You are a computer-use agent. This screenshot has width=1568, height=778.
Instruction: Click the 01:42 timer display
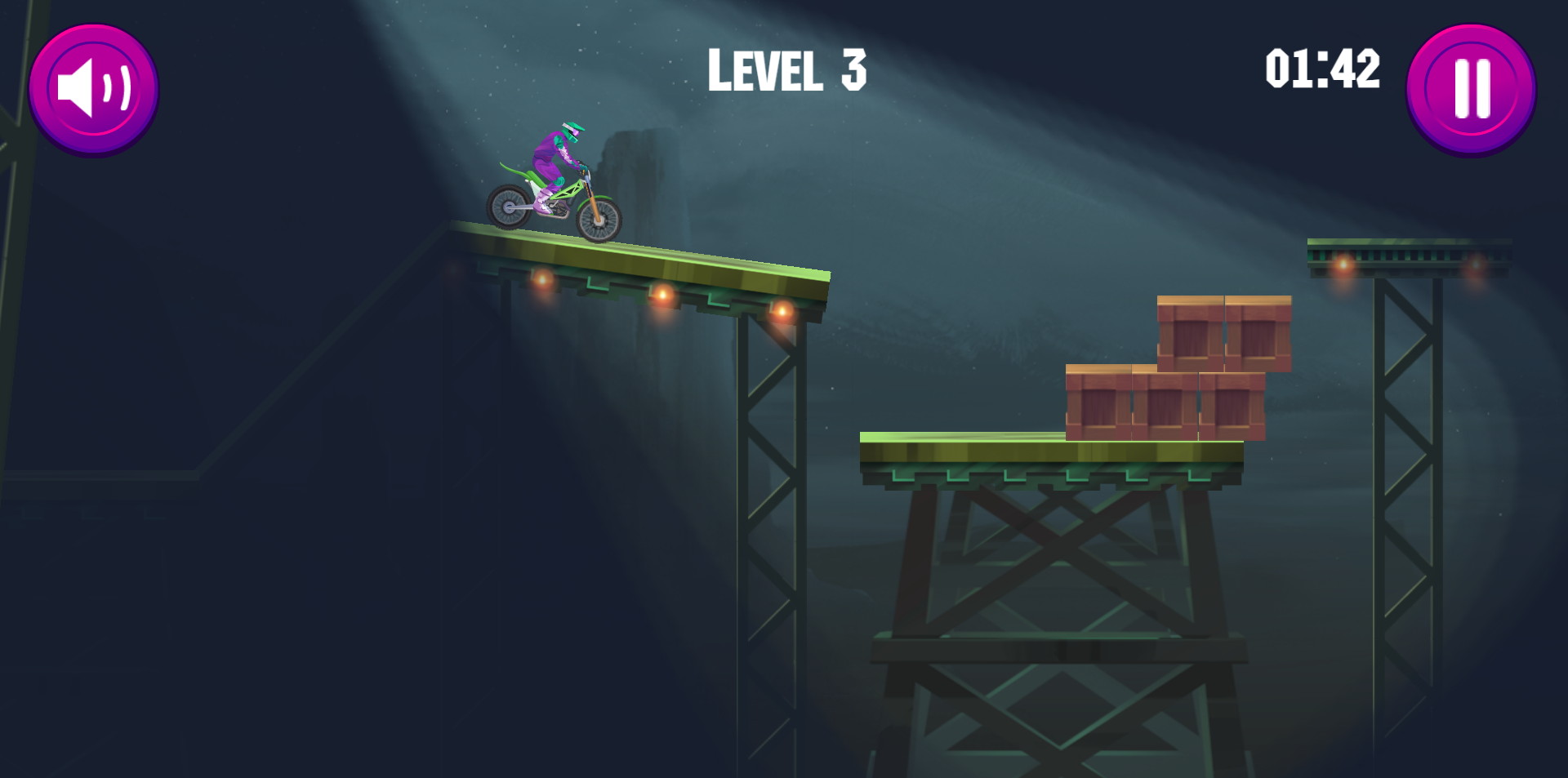1321,69
